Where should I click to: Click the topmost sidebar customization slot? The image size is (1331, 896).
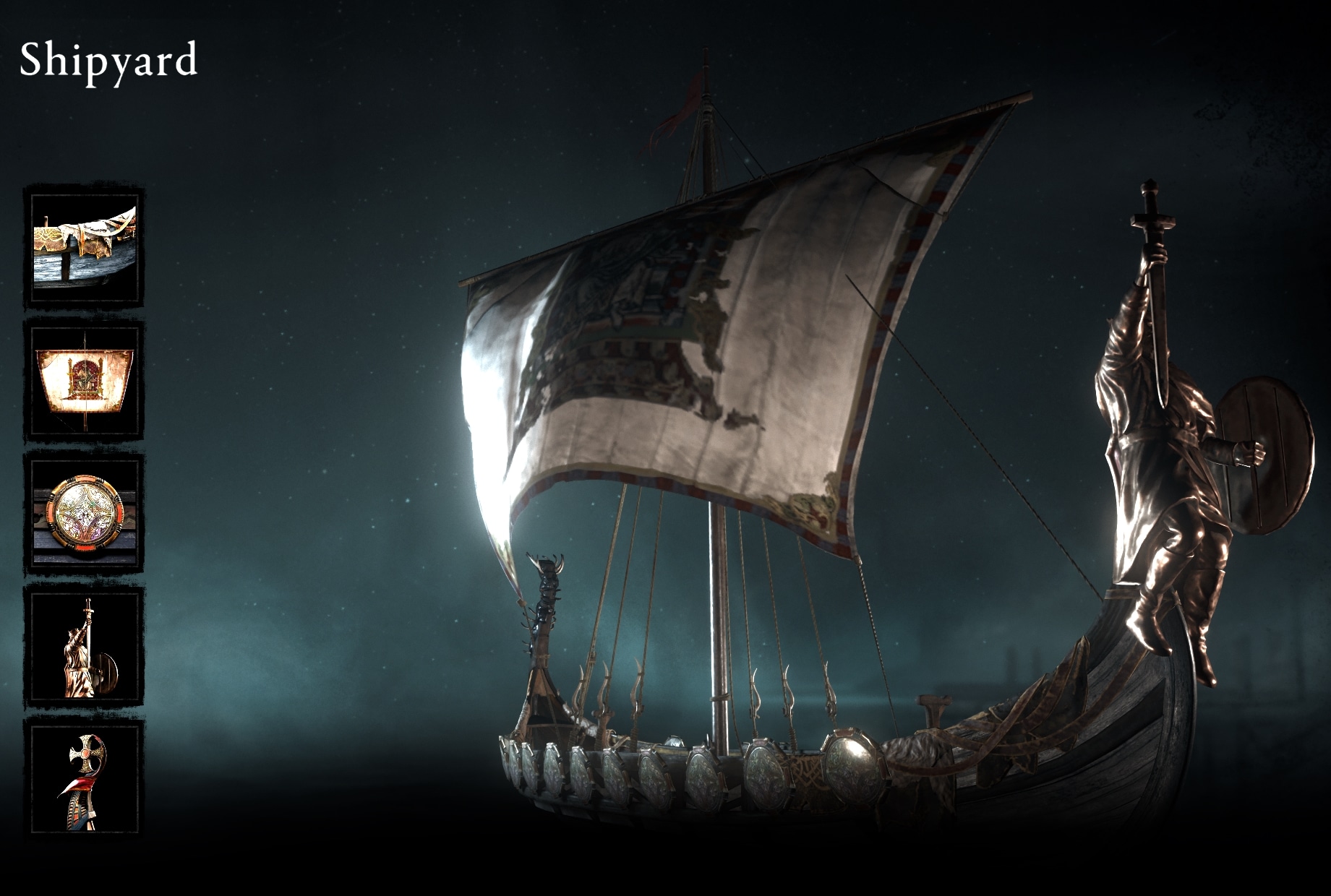[x=83, y=246]
